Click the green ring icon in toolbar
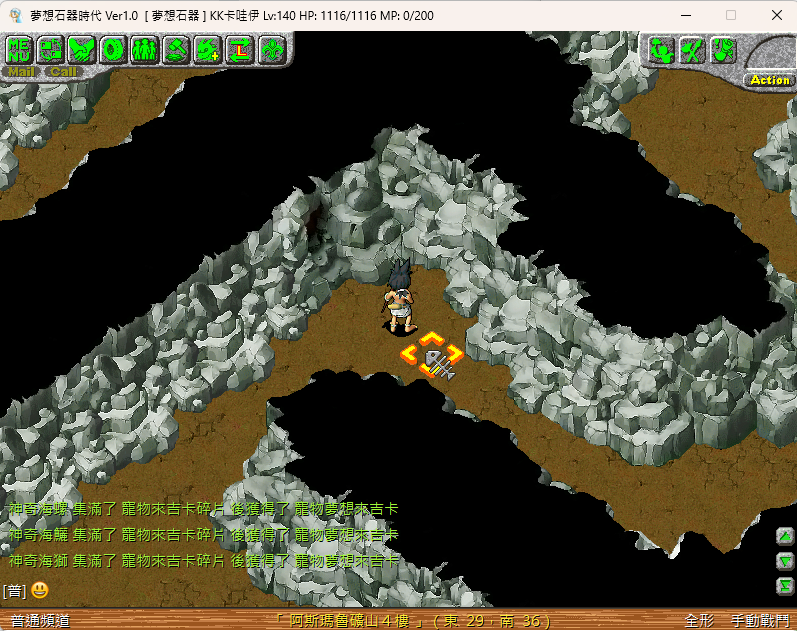The image size is (797, 631). coord(114,48)
